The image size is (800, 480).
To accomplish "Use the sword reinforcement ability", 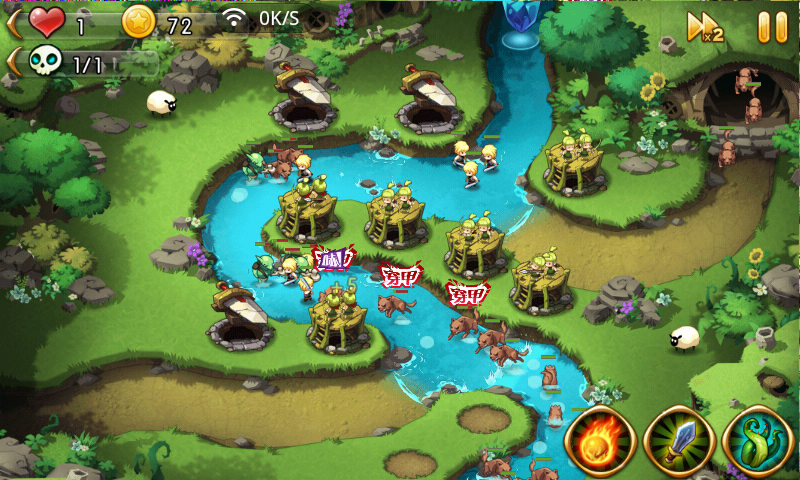I will coord(678,441).
